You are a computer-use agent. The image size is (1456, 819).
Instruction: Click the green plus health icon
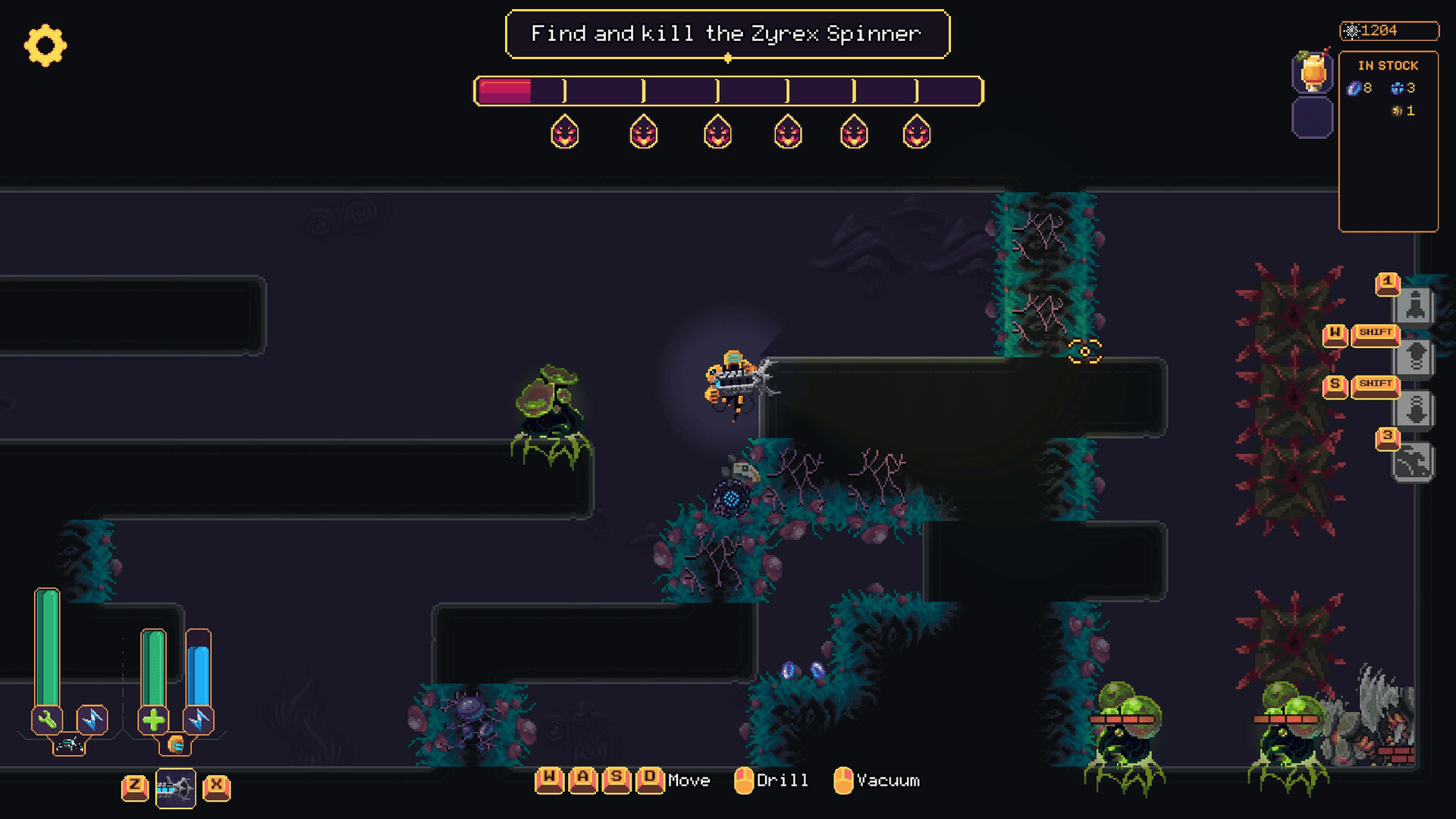pos(153,720)
